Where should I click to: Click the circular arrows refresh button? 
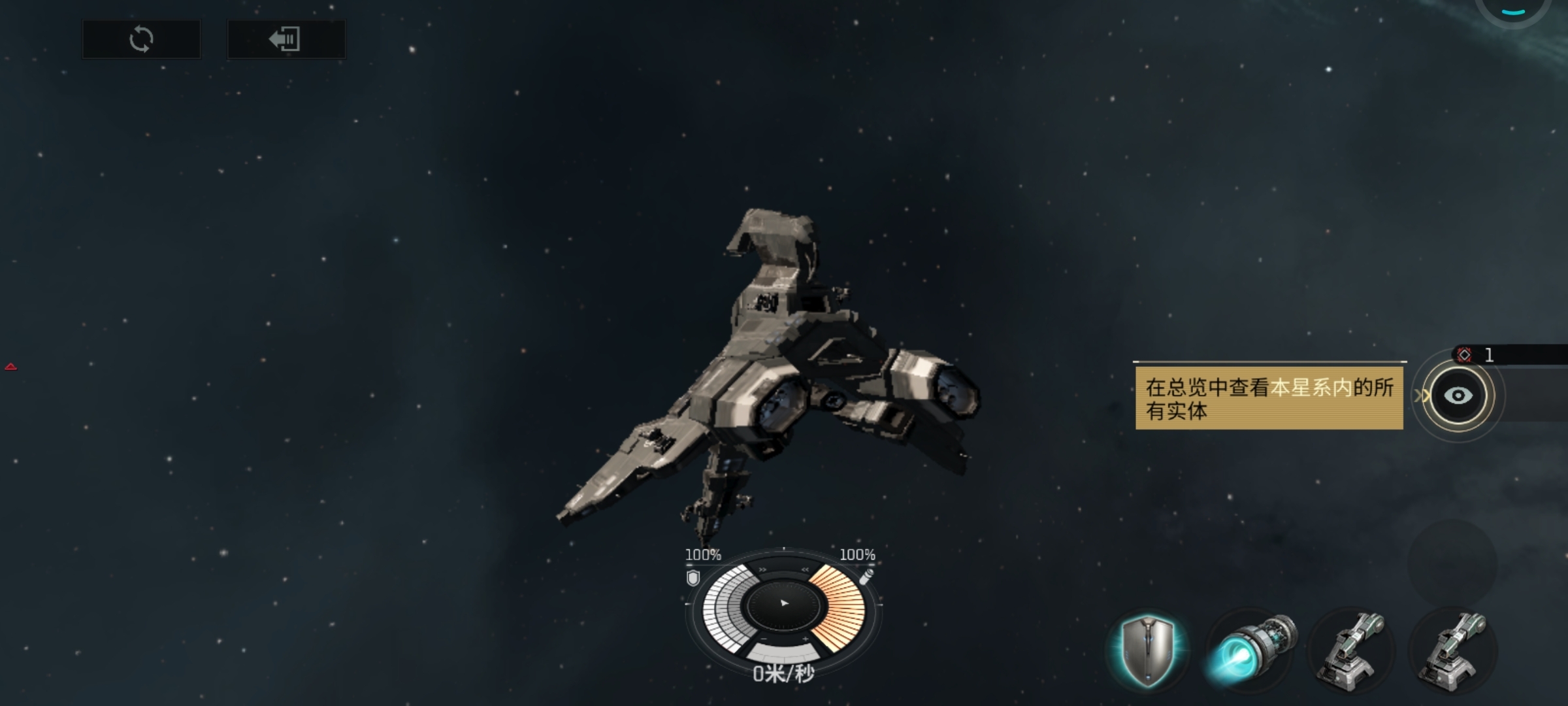pos(141,39)
